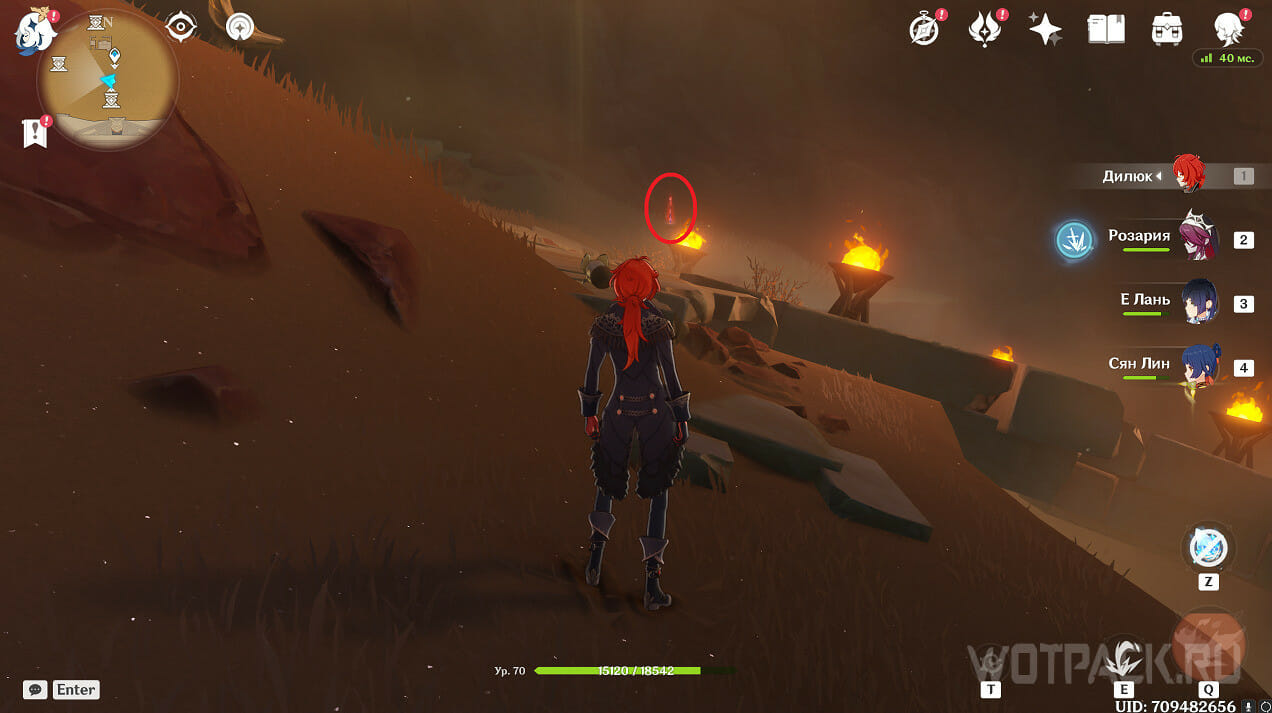Viewport: 1272px width, 713px height.
Task: Use the blue gadget icon
Action: click(1208, 548)
